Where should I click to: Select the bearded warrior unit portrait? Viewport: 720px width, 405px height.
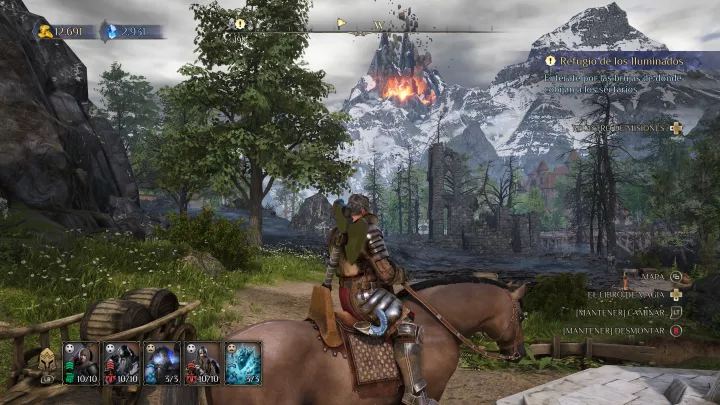pos(202,362)
